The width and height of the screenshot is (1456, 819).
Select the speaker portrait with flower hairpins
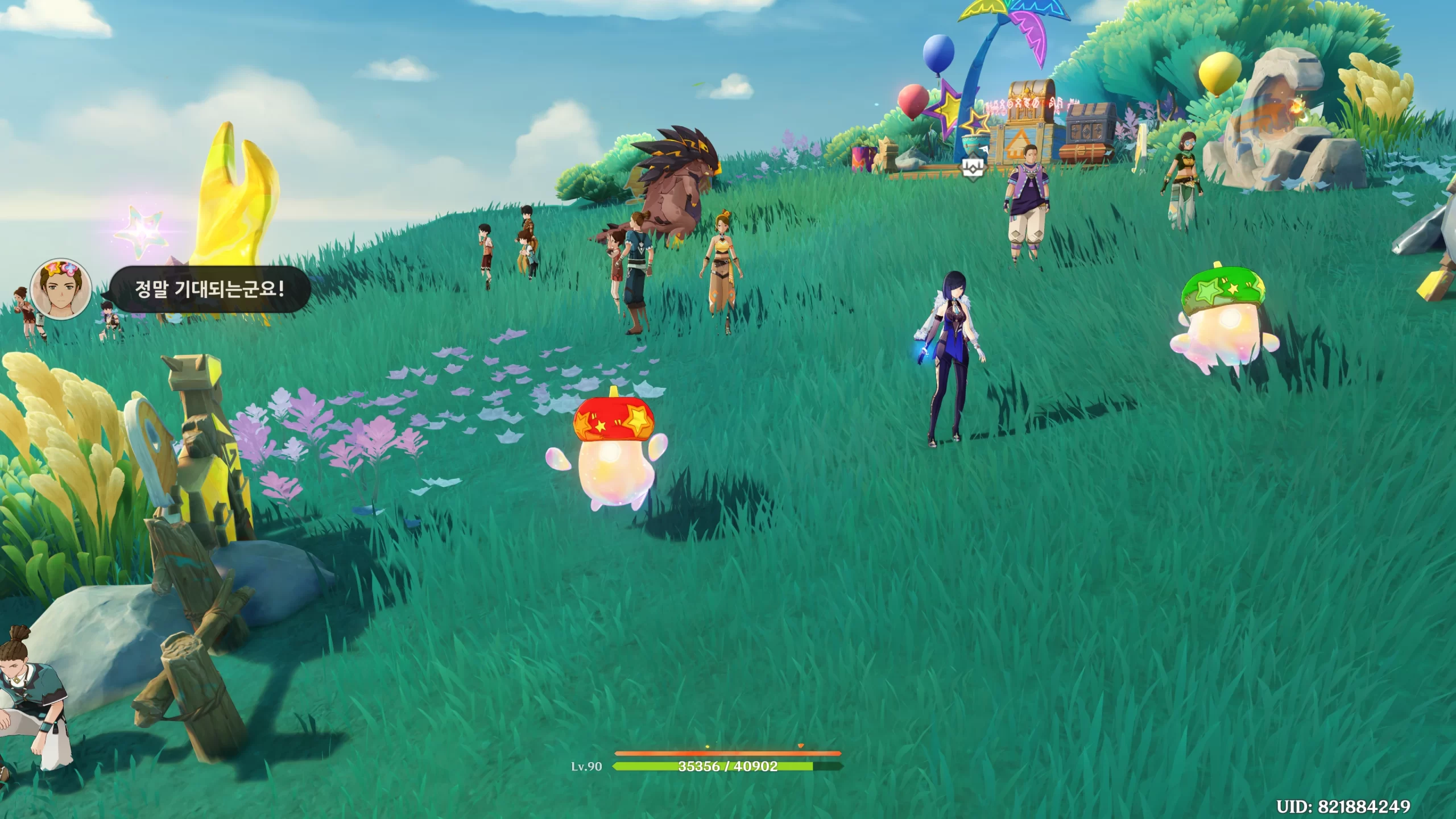click(x=61, y=290)
